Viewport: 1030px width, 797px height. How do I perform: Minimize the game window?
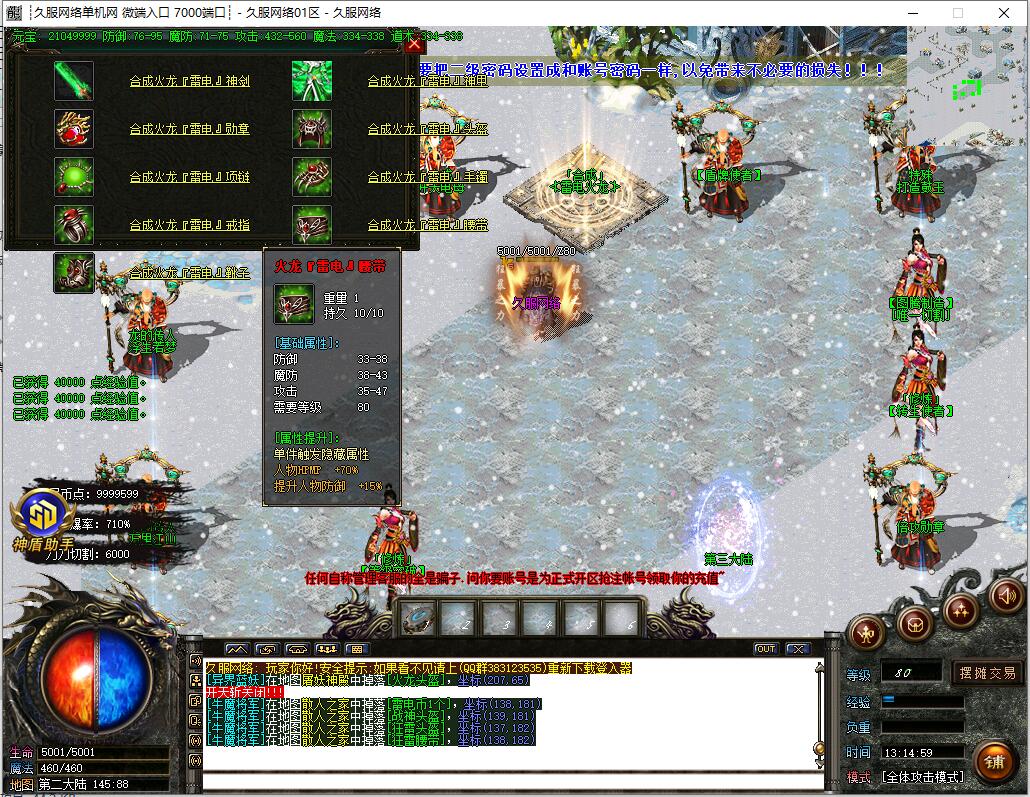pyautogui.click(x=913, y=13)
